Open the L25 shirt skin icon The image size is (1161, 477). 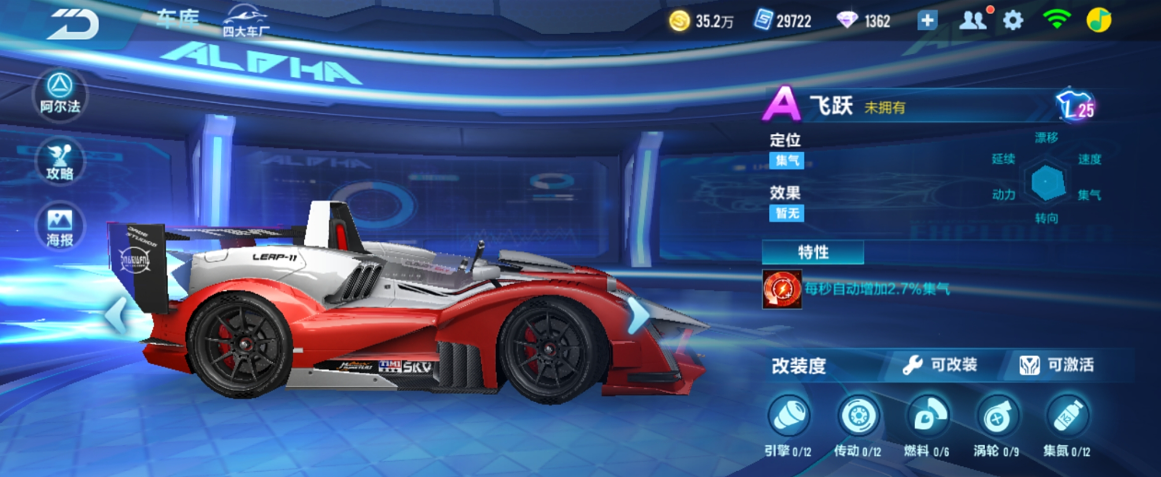click(x=1075, y=106)
